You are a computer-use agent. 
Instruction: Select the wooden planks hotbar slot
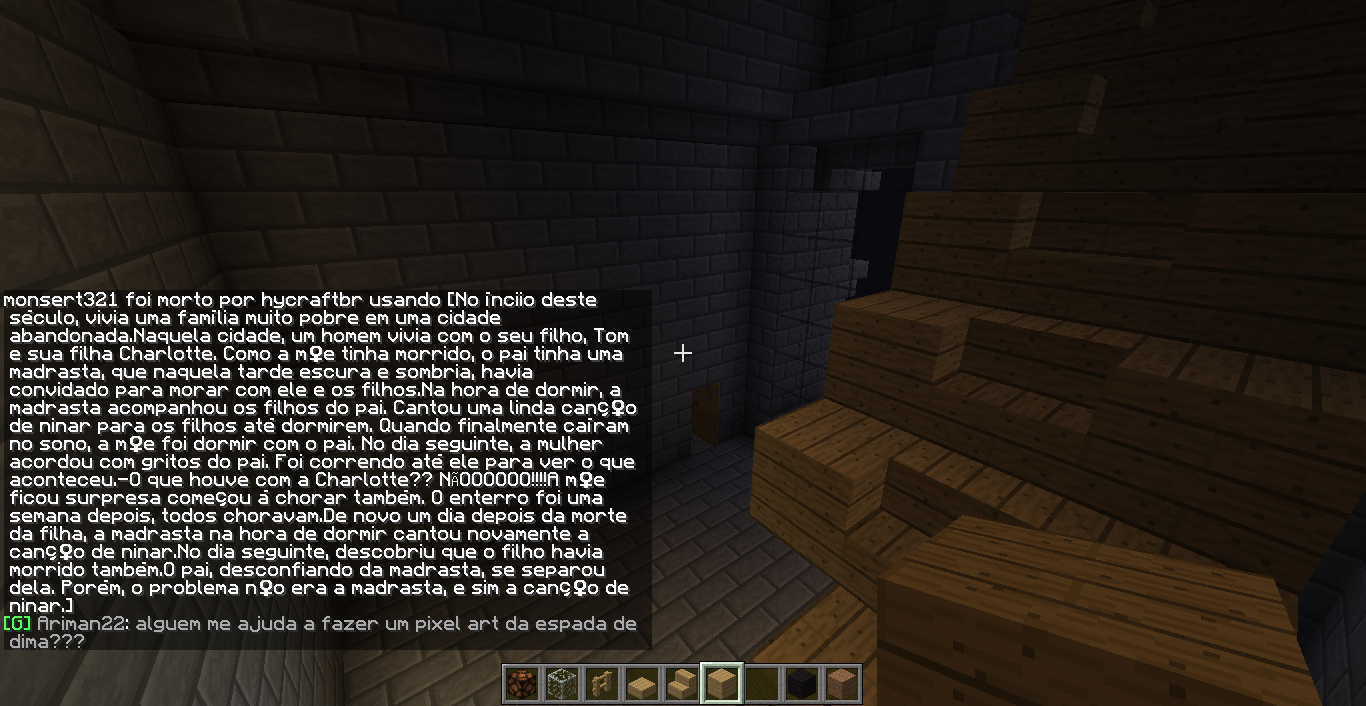click(x=722, y=684)
